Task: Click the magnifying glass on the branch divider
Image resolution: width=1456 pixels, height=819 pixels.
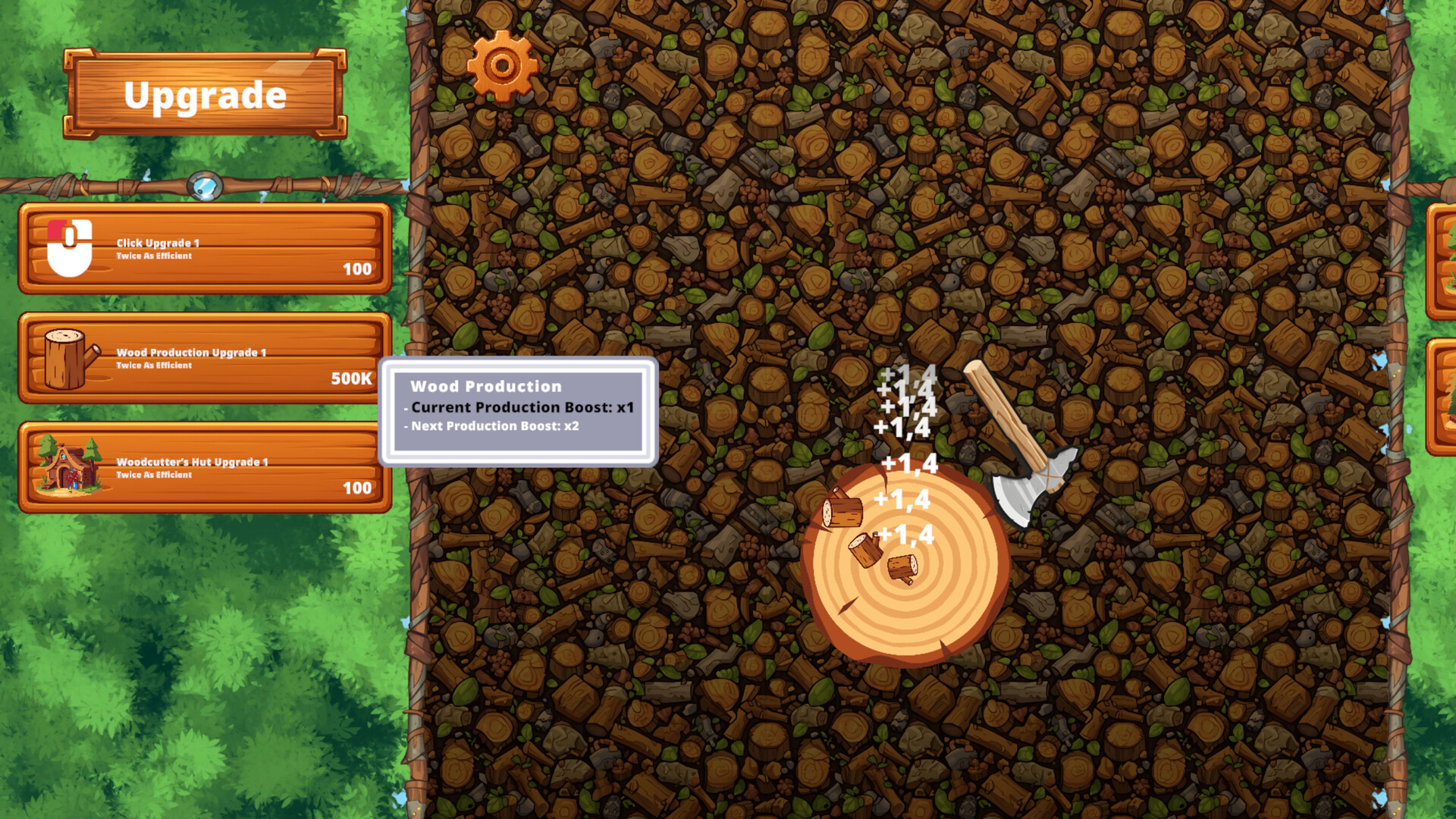Action: pos(203,184)
